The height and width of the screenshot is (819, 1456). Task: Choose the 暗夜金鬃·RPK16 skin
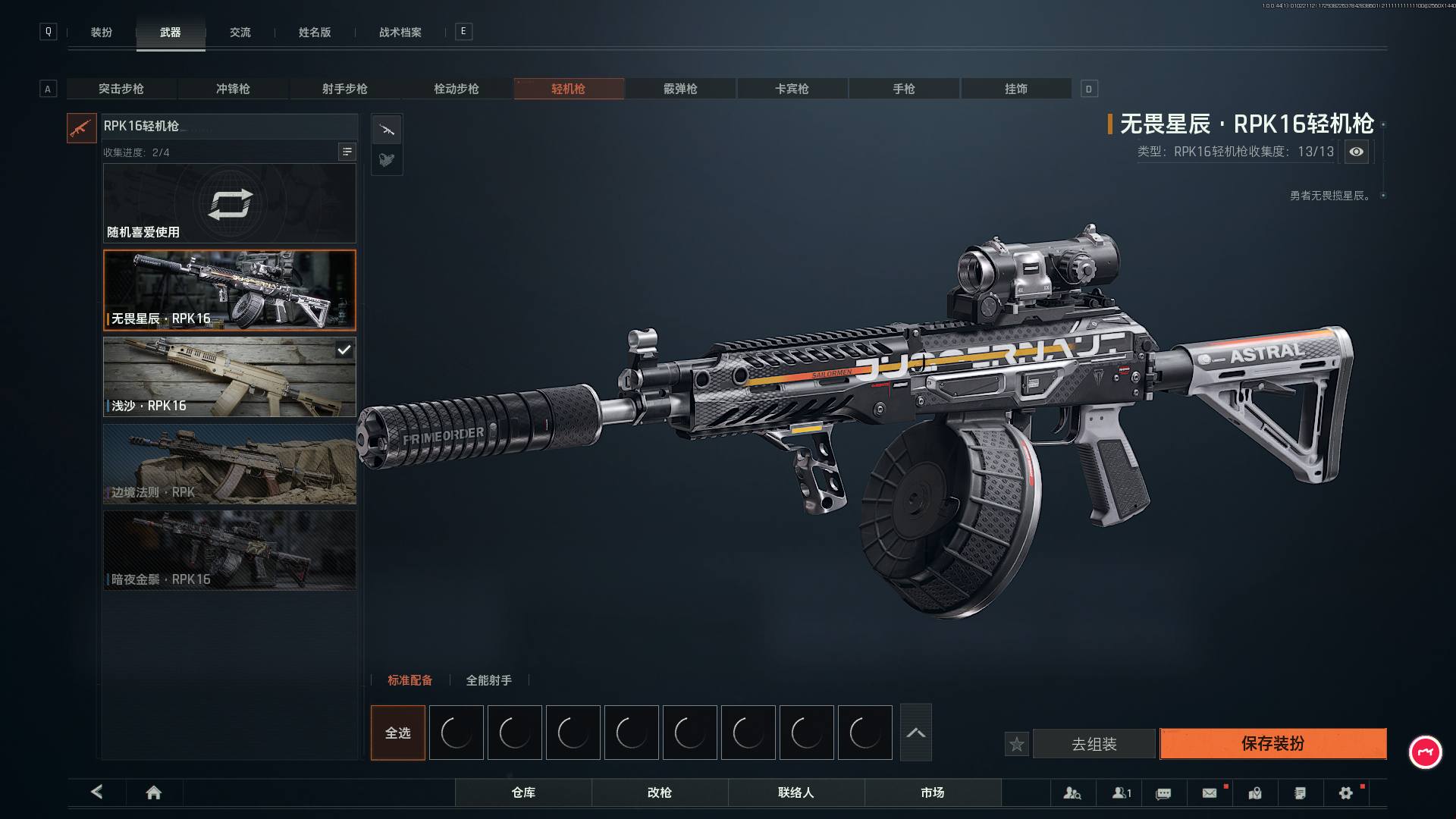pos(229,551)
